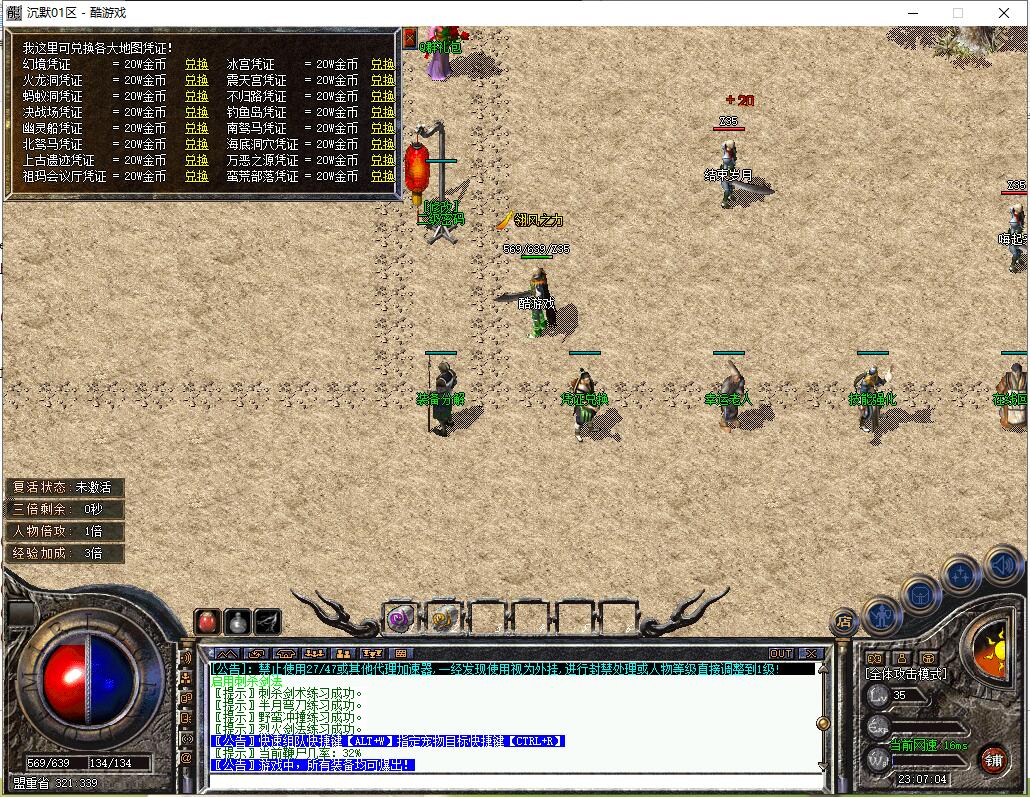Viewport: 1030px width, 797px height.
Task: Exchange for the 幻境凭证 map pass
Action: tap(196, 64)
